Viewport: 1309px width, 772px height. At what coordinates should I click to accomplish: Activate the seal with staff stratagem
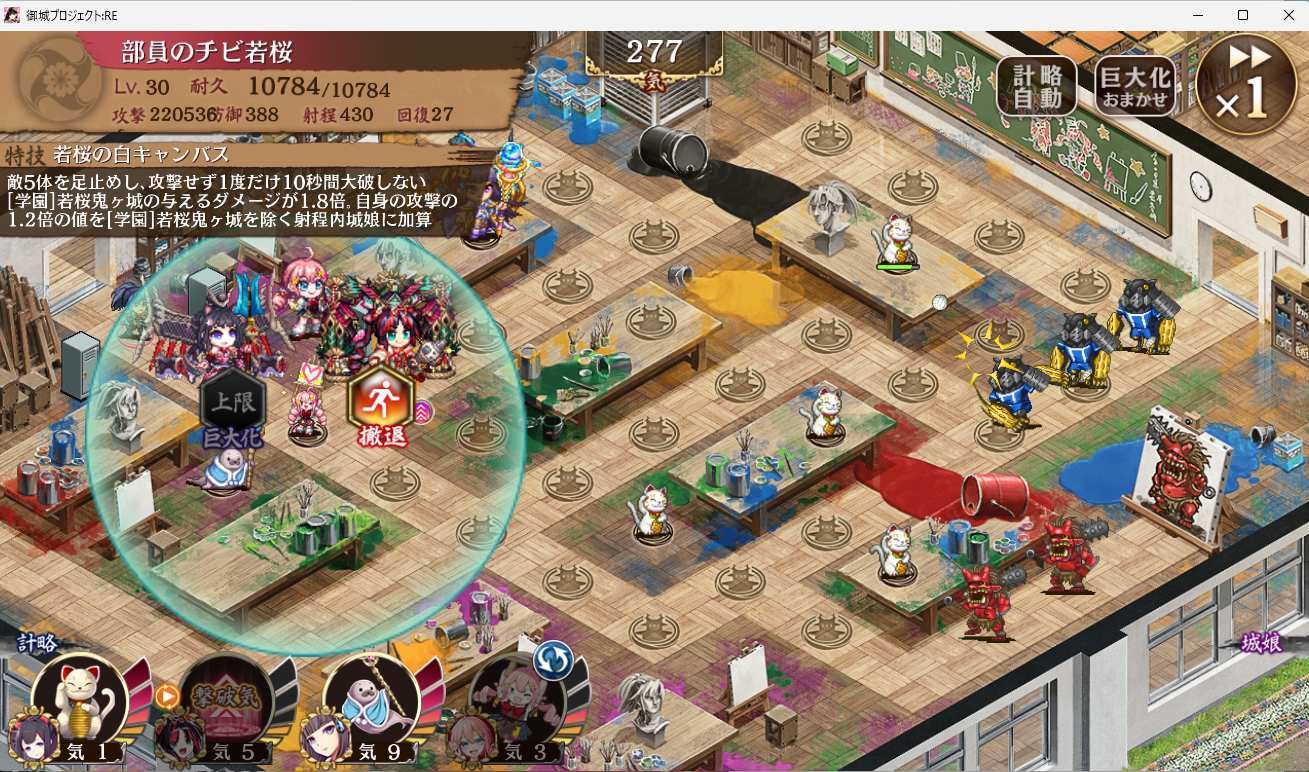click(x=370, y=699)
